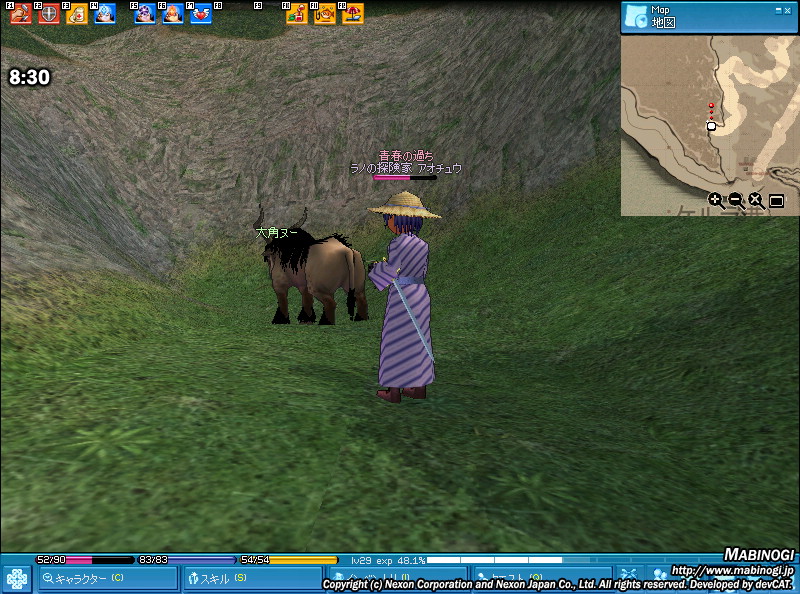Close the Map window

point(787,10)
